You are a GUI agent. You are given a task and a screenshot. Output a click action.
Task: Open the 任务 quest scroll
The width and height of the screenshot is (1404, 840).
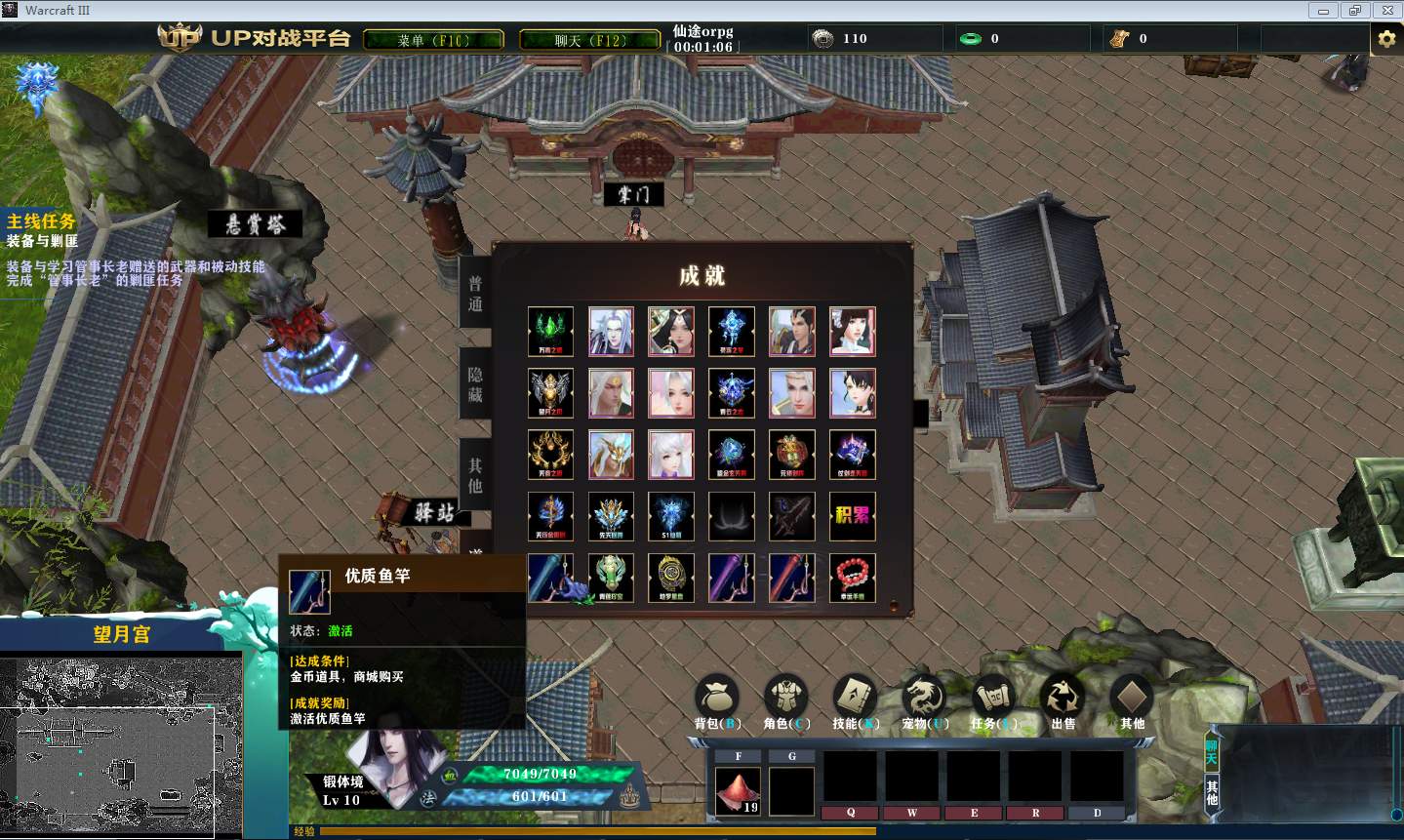coord(993,700)
